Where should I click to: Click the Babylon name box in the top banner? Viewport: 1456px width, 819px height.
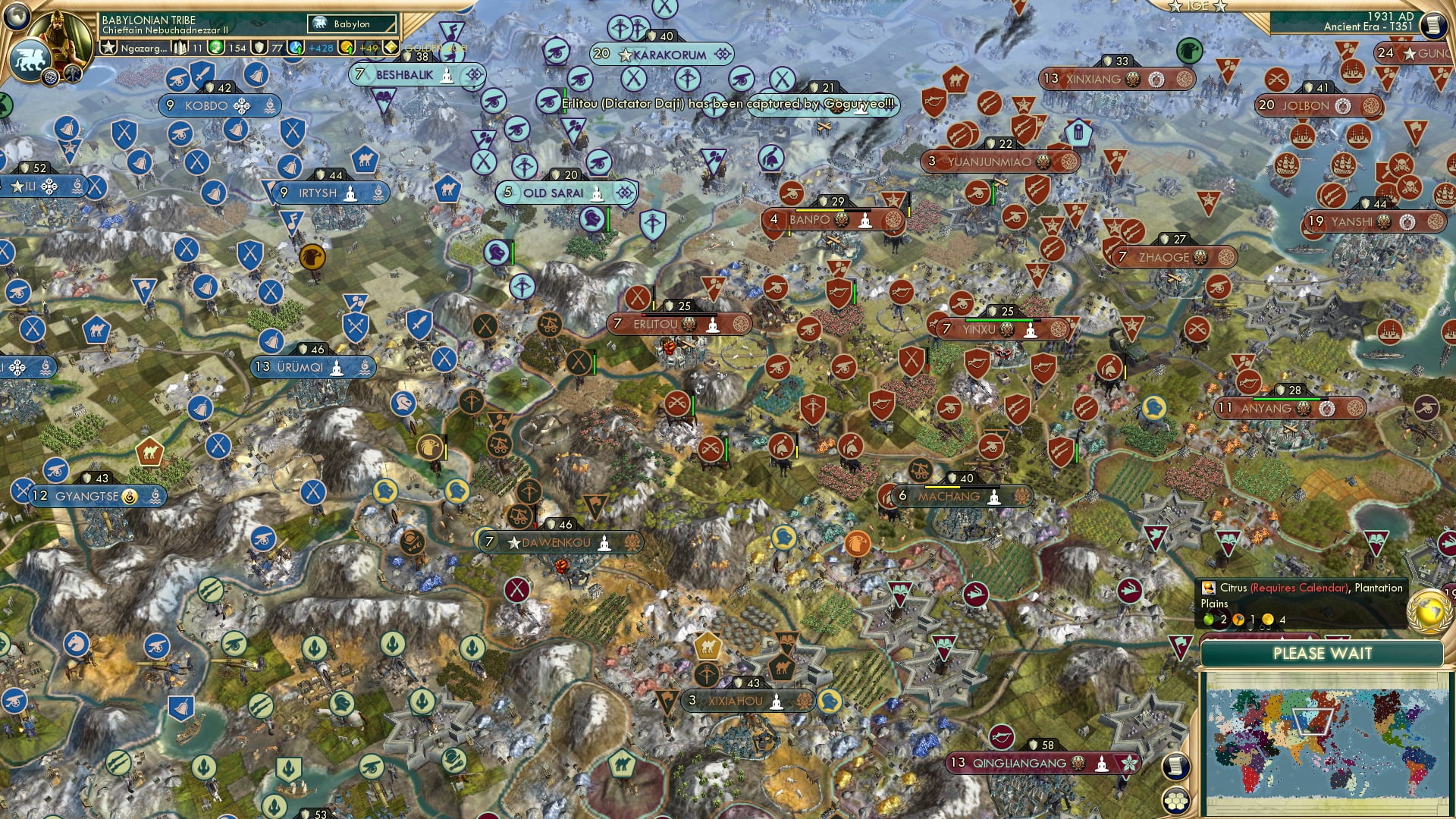350,24
